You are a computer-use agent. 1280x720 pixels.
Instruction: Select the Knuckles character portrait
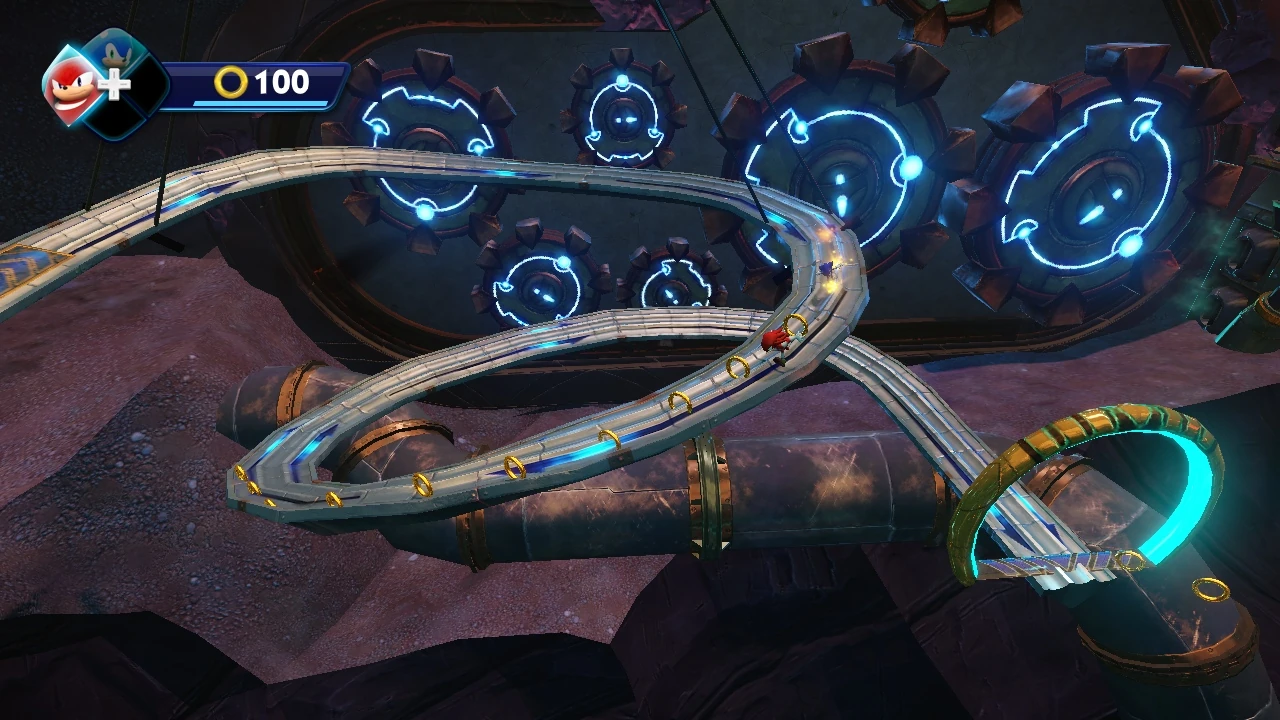coord(74,85)
